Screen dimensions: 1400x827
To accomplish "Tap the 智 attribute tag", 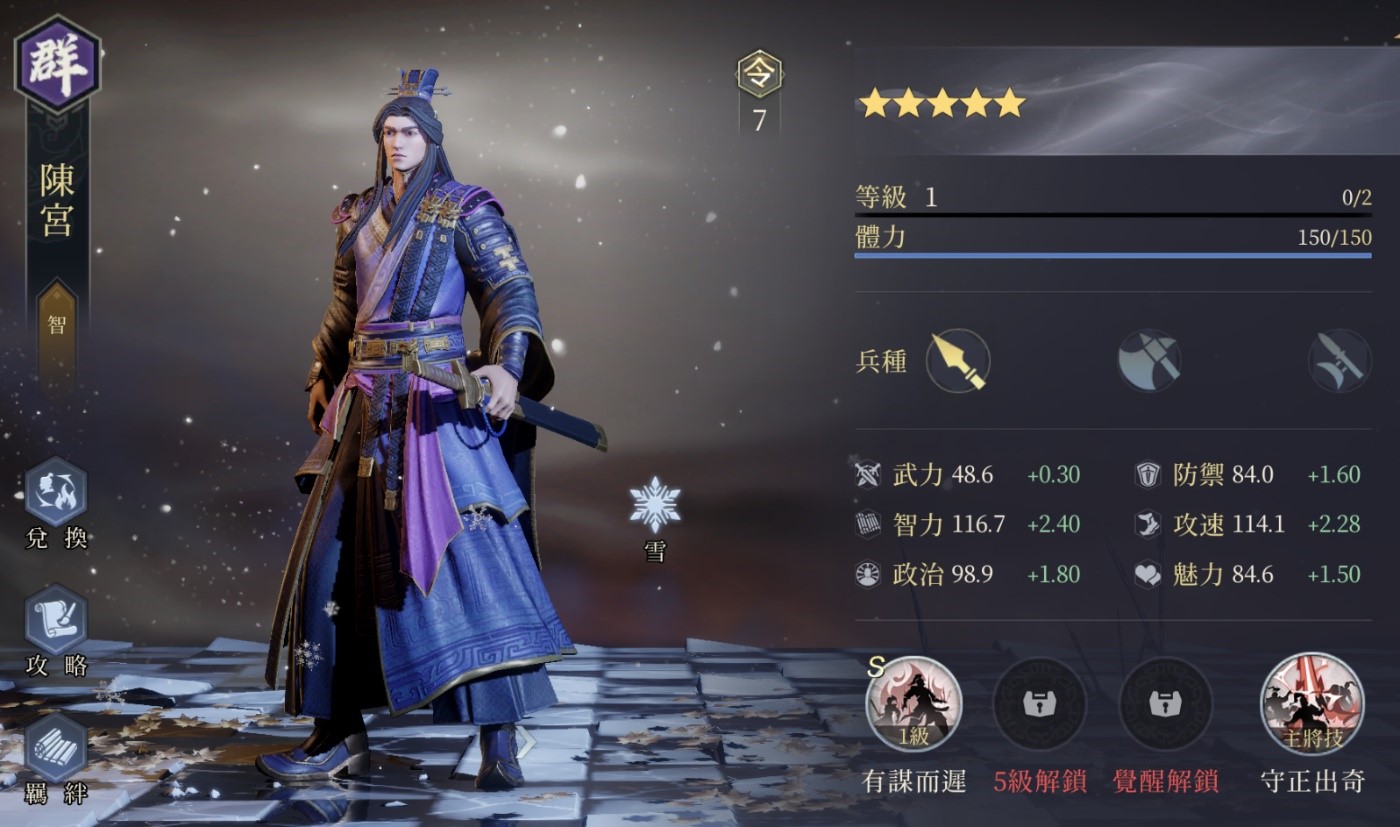I will [57, 324].
